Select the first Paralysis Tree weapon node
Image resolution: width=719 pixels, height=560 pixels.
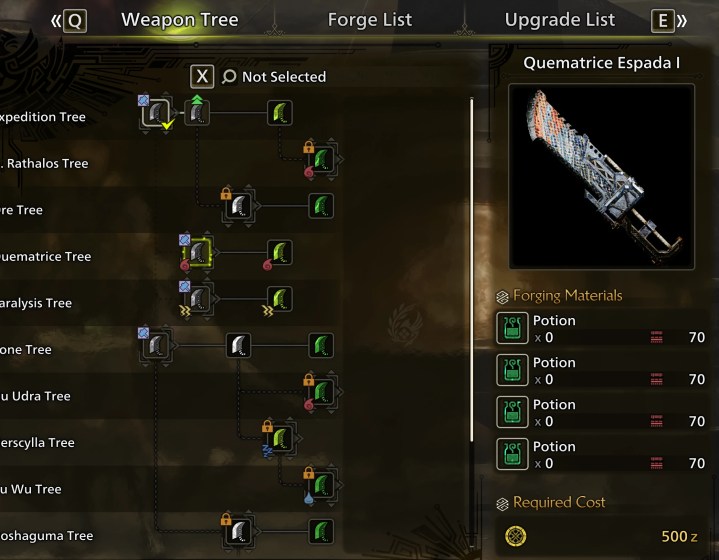(199, 297)
